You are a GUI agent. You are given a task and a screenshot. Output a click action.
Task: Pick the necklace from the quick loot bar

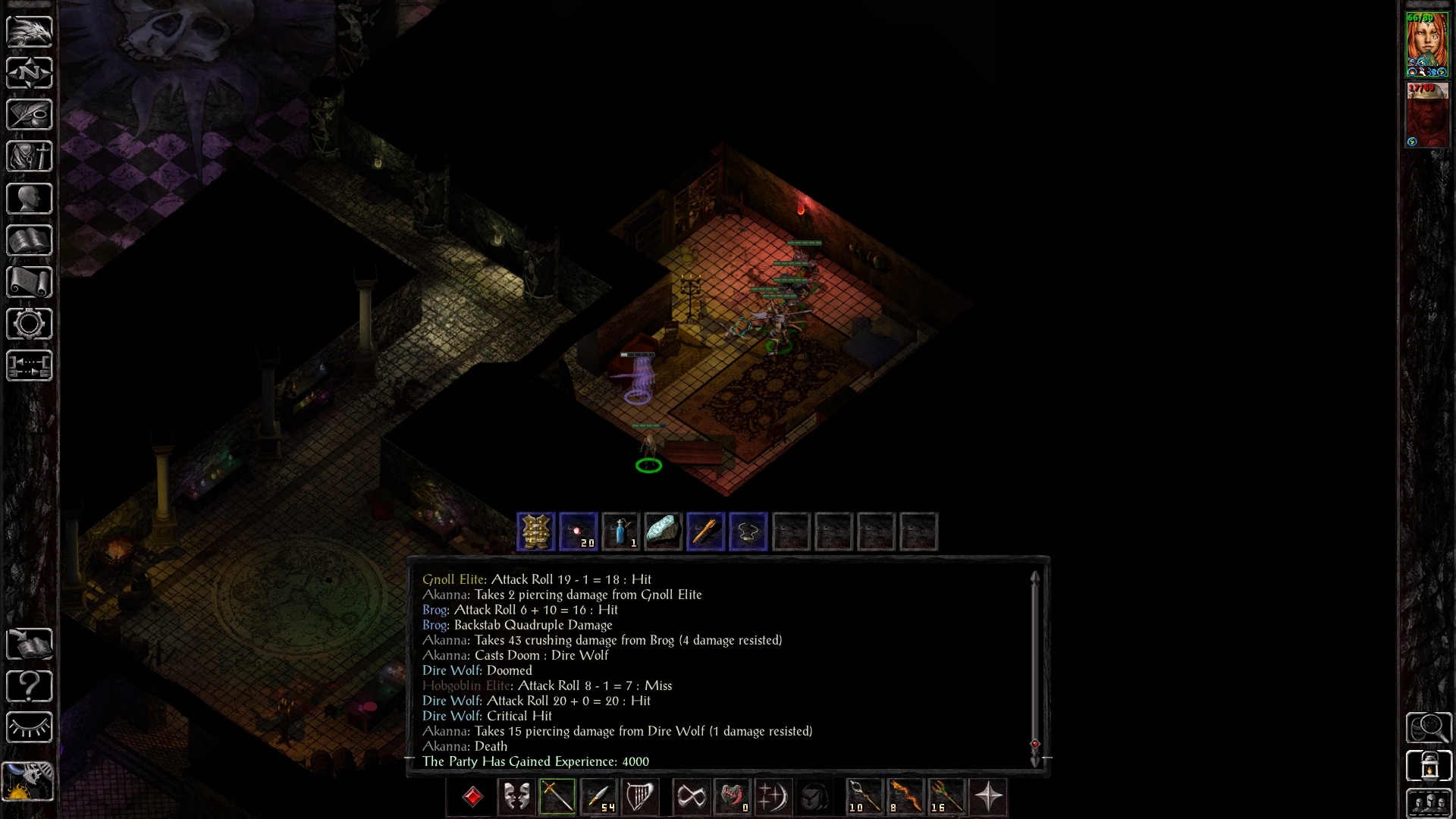pos(748,532)
